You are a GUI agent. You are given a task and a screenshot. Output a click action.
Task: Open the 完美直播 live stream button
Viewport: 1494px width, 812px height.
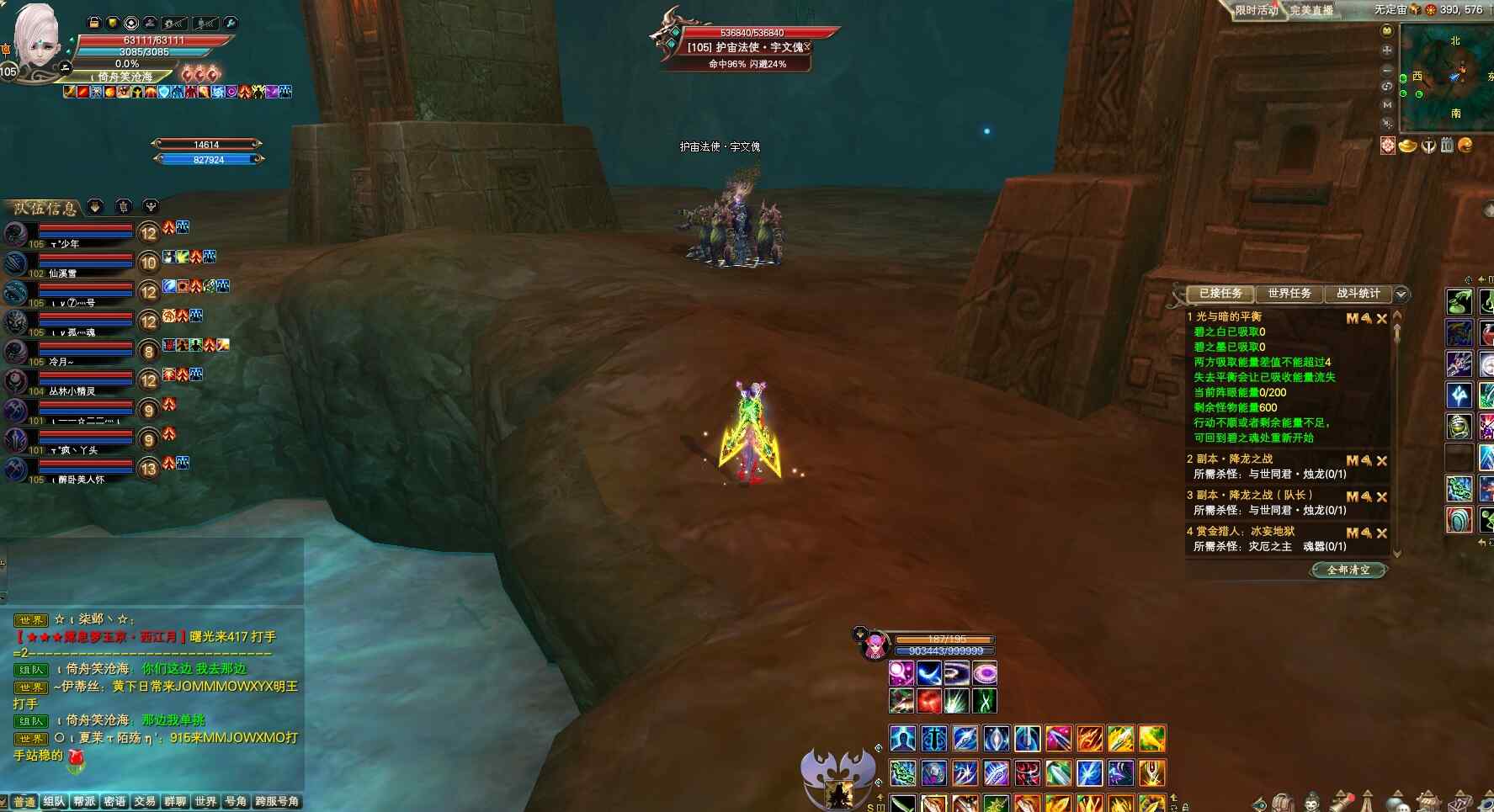tap(1311, 11)
